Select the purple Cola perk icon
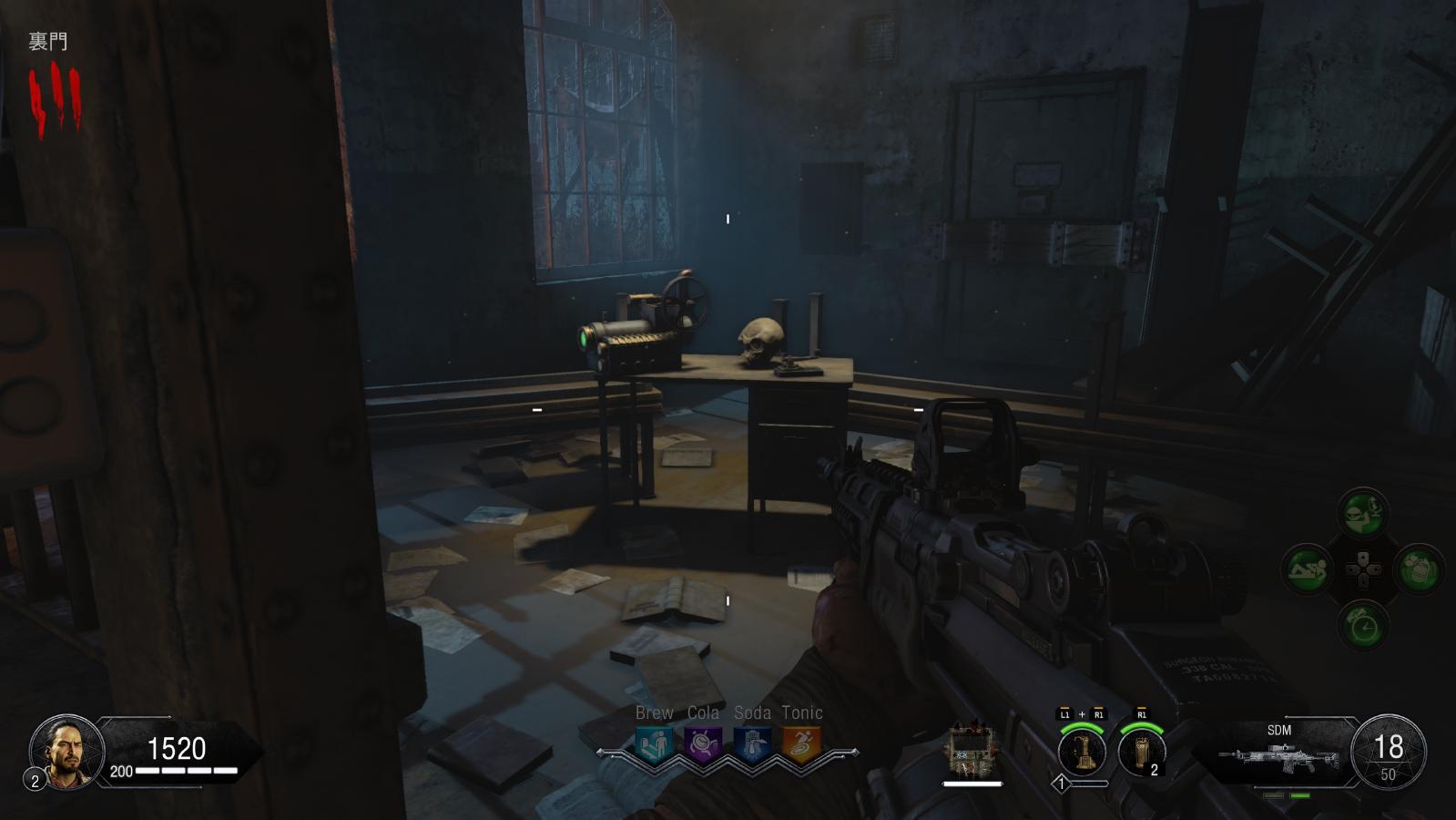 (x=703, y=743)
